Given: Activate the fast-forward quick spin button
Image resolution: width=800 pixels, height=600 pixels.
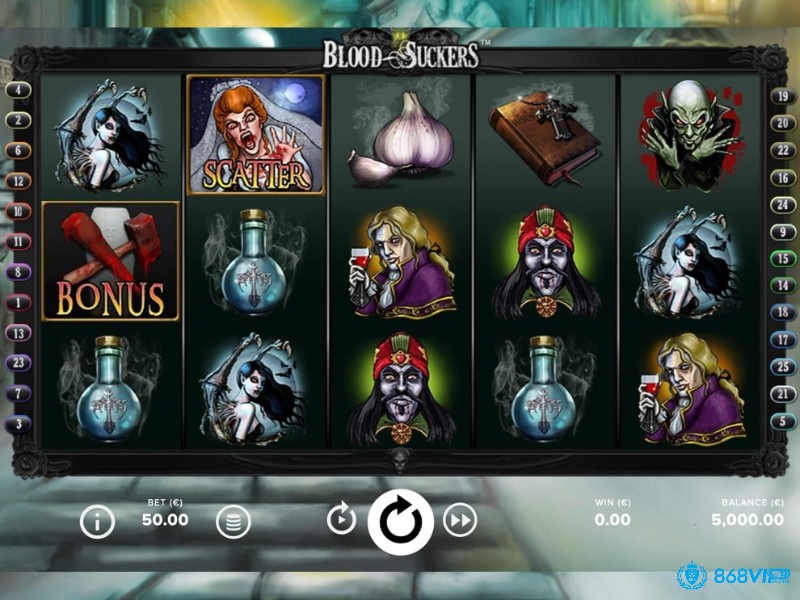Looking at the screenshot, I should coord(460,520).
